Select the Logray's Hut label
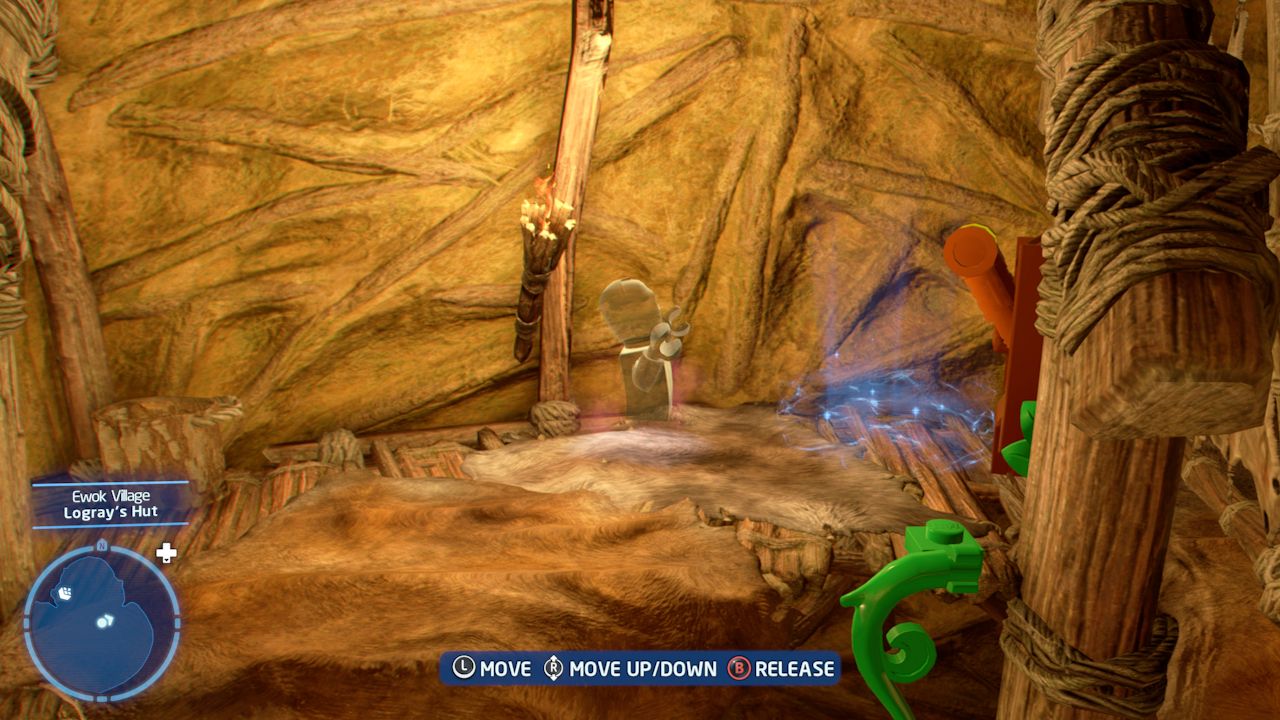Screen dimensions: 1280x720 click(x=110, y=511)
